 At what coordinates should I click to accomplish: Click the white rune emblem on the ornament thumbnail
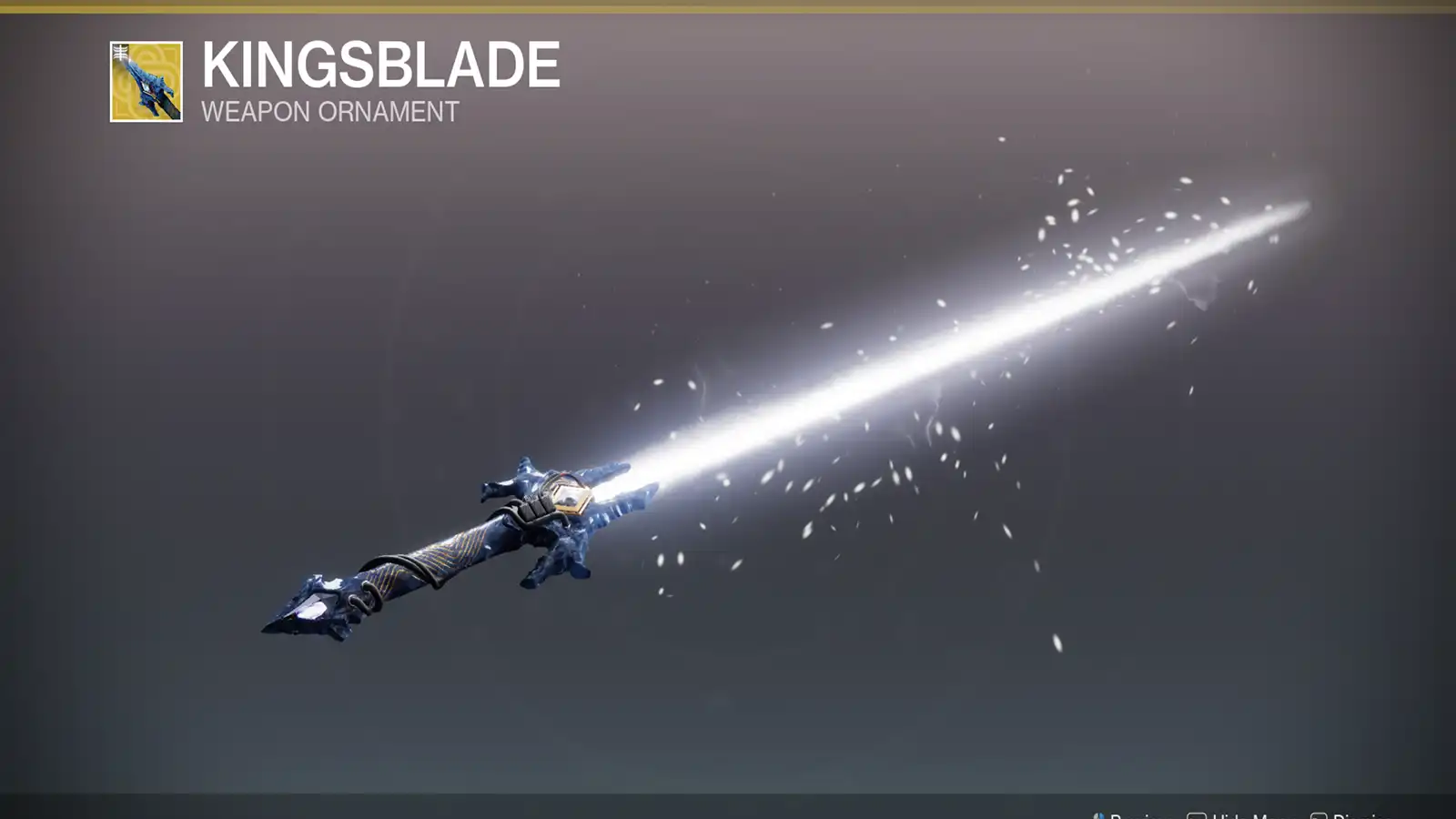(120, 53)
